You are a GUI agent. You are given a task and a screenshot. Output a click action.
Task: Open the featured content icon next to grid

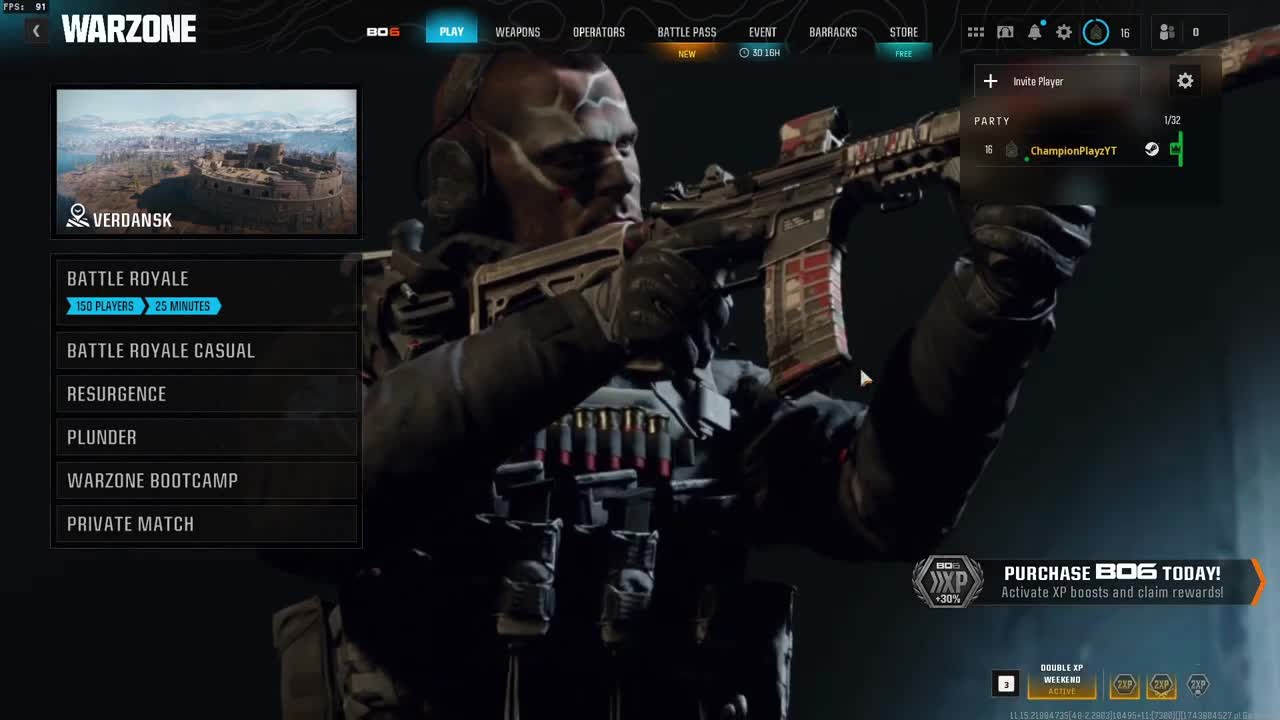point(1005,31)
